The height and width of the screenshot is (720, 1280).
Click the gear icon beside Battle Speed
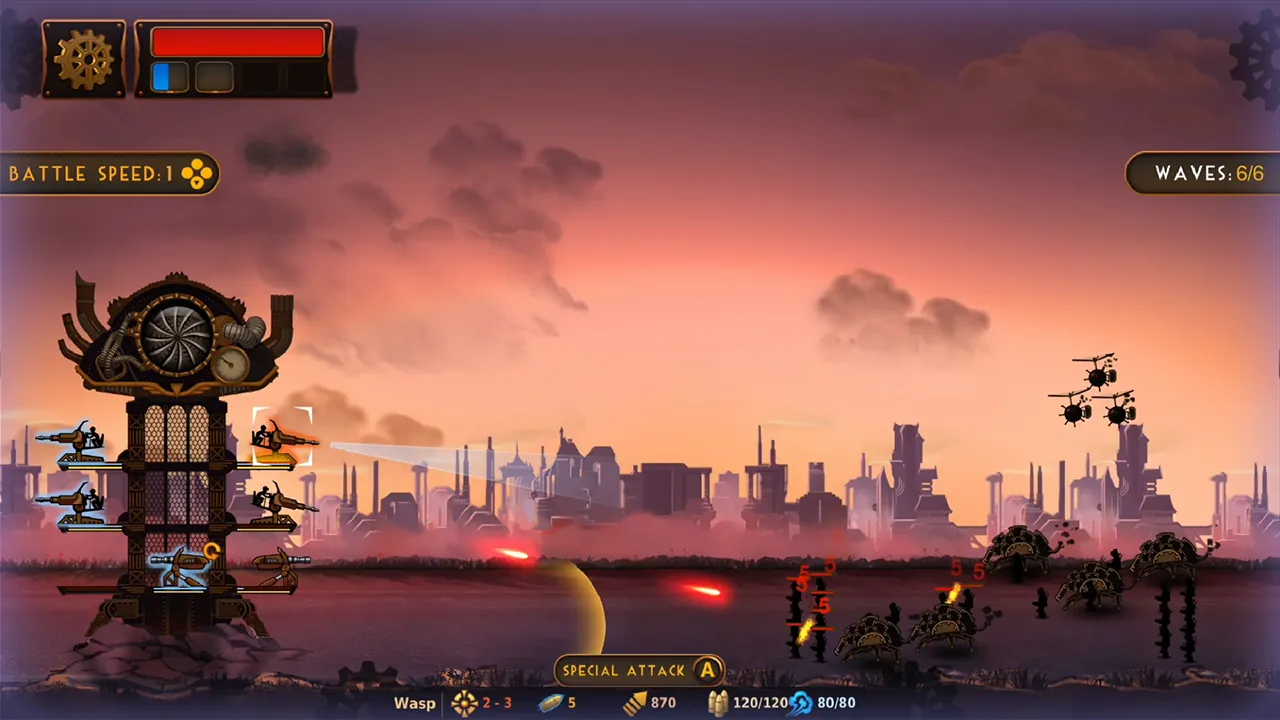(x=196, y=173)
